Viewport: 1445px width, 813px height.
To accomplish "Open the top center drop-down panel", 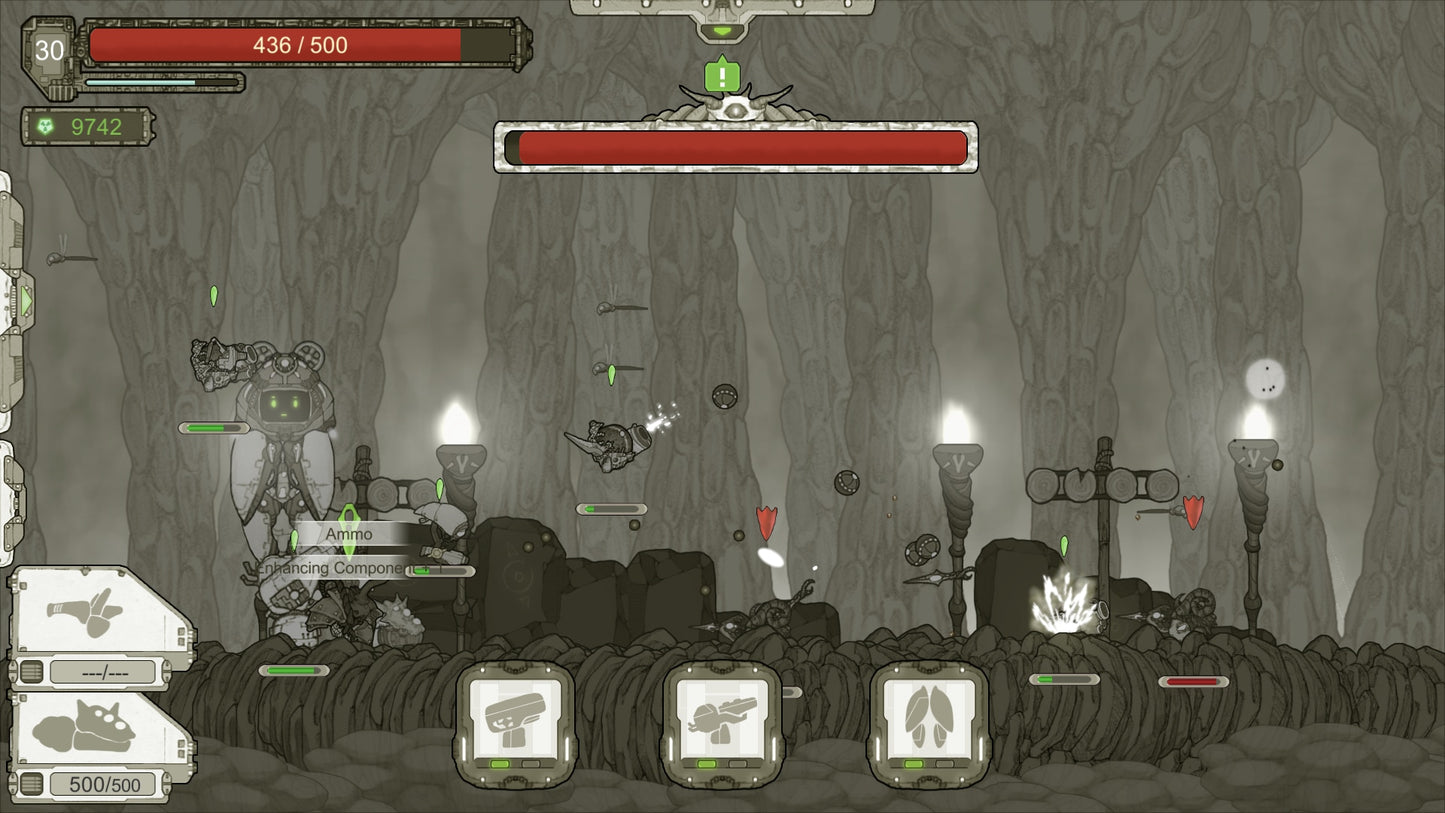I will click(x=721, y=30).
